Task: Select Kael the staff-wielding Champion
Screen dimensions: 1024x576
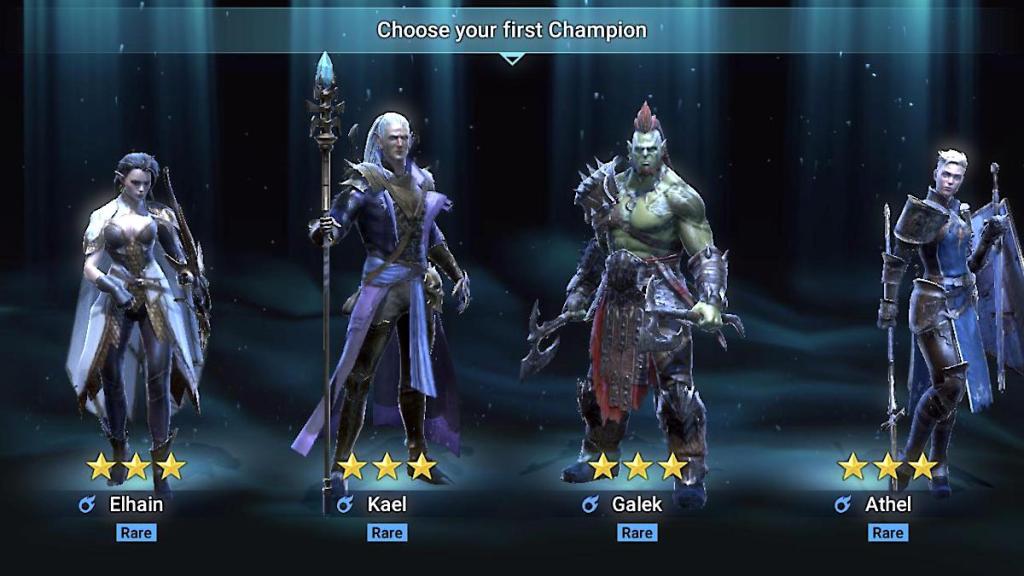Action: coord(385,310)
